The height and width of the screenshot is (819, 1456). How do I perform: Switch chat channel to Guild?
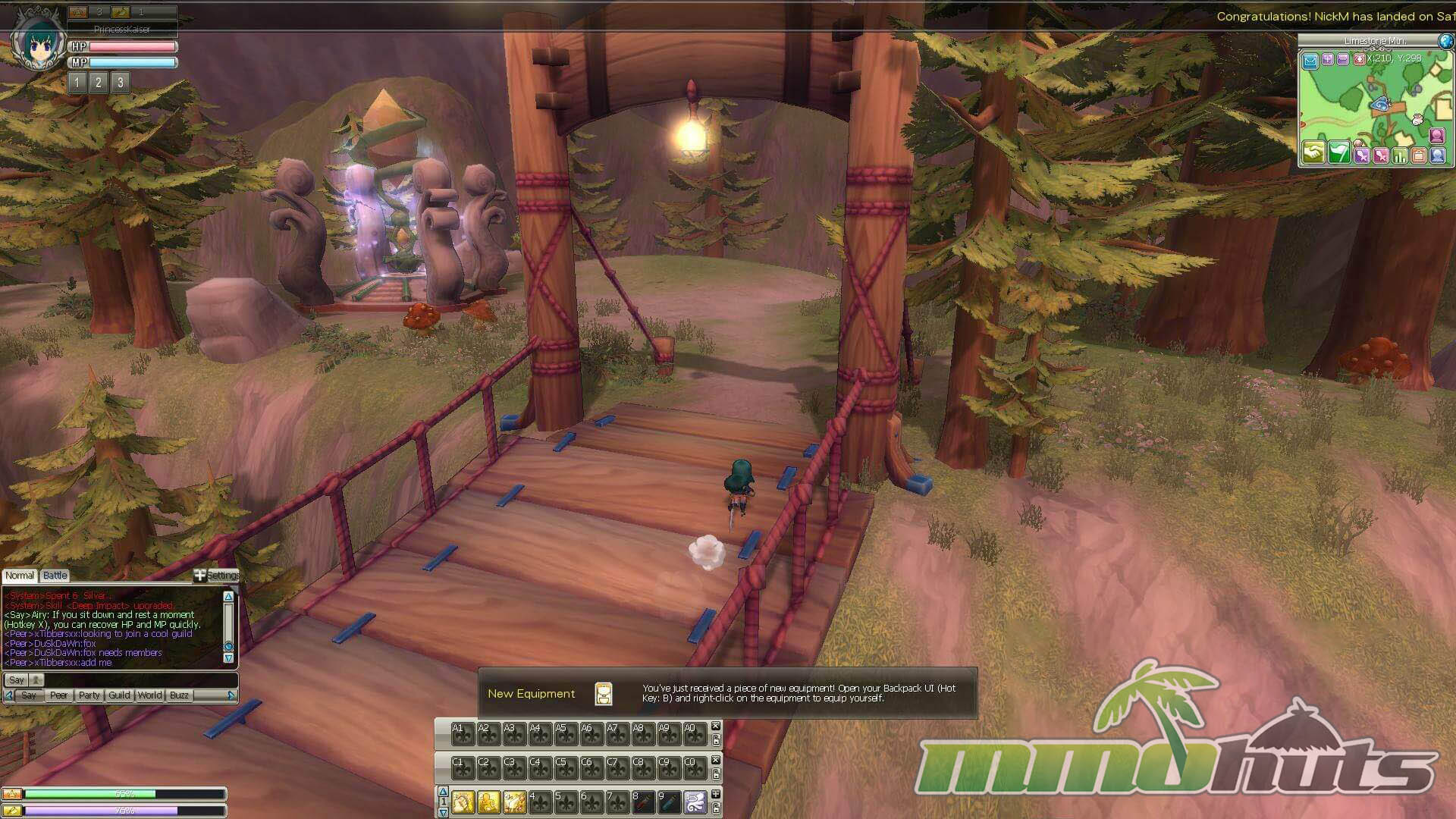[x=120, y=695]
